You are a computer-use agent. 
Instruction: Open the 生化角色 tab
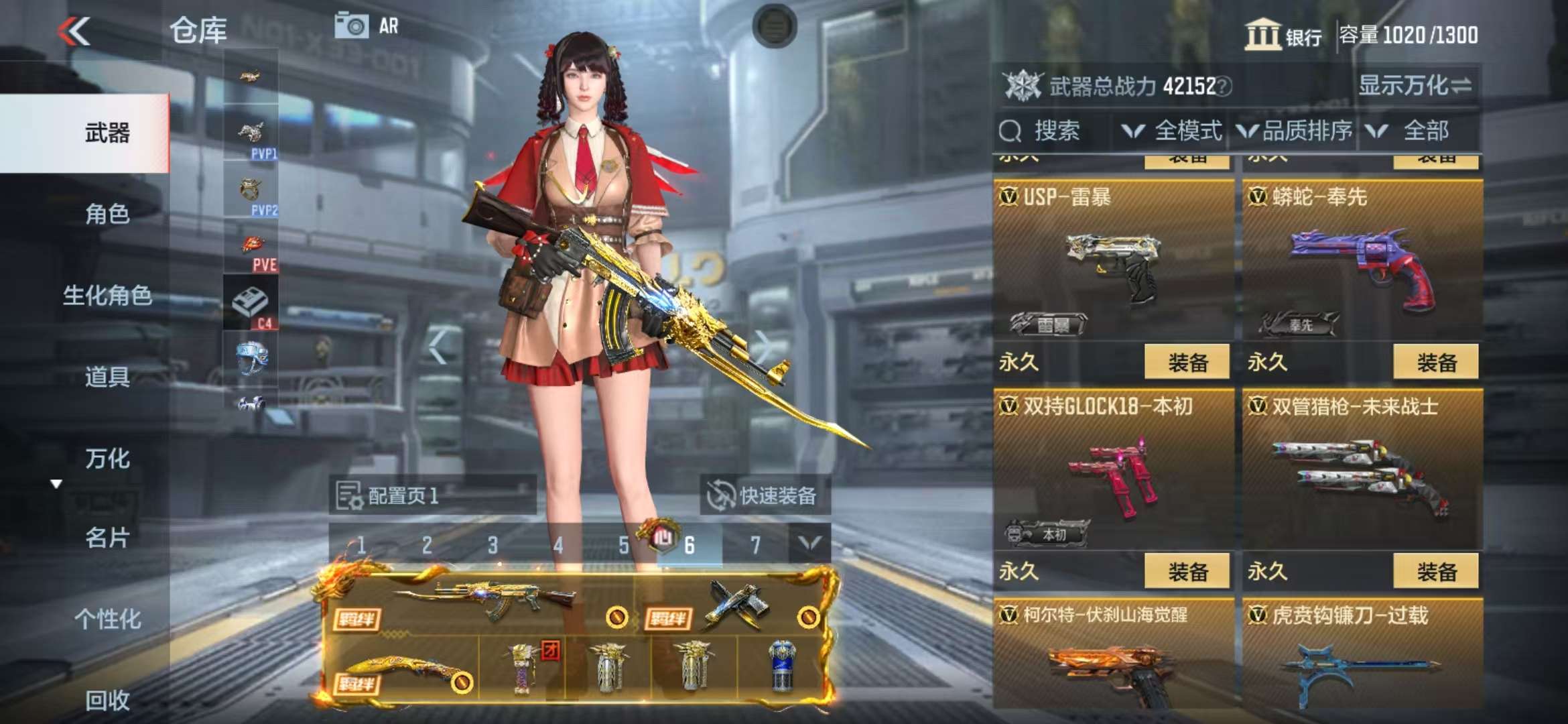pos(107,296)
